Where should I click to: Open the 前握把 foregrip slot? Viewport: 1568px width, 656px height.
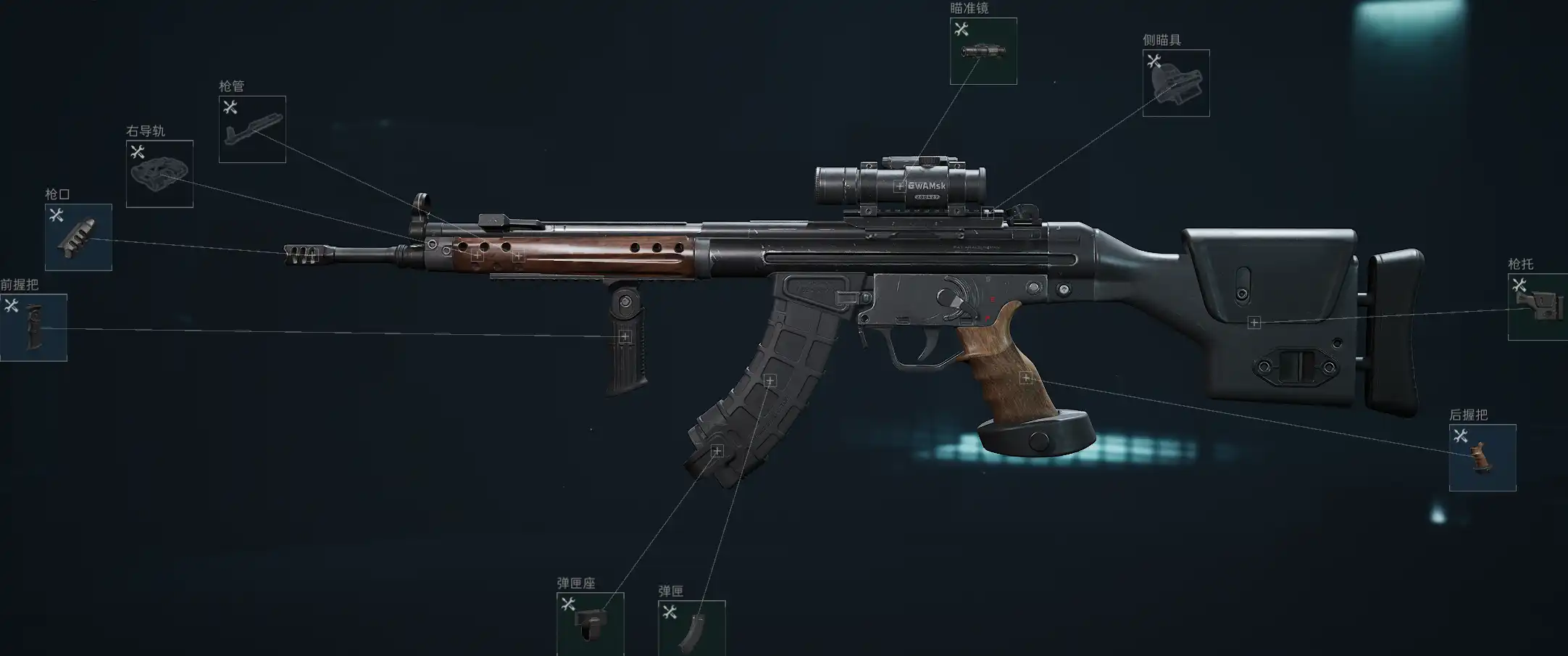point(33,327)
